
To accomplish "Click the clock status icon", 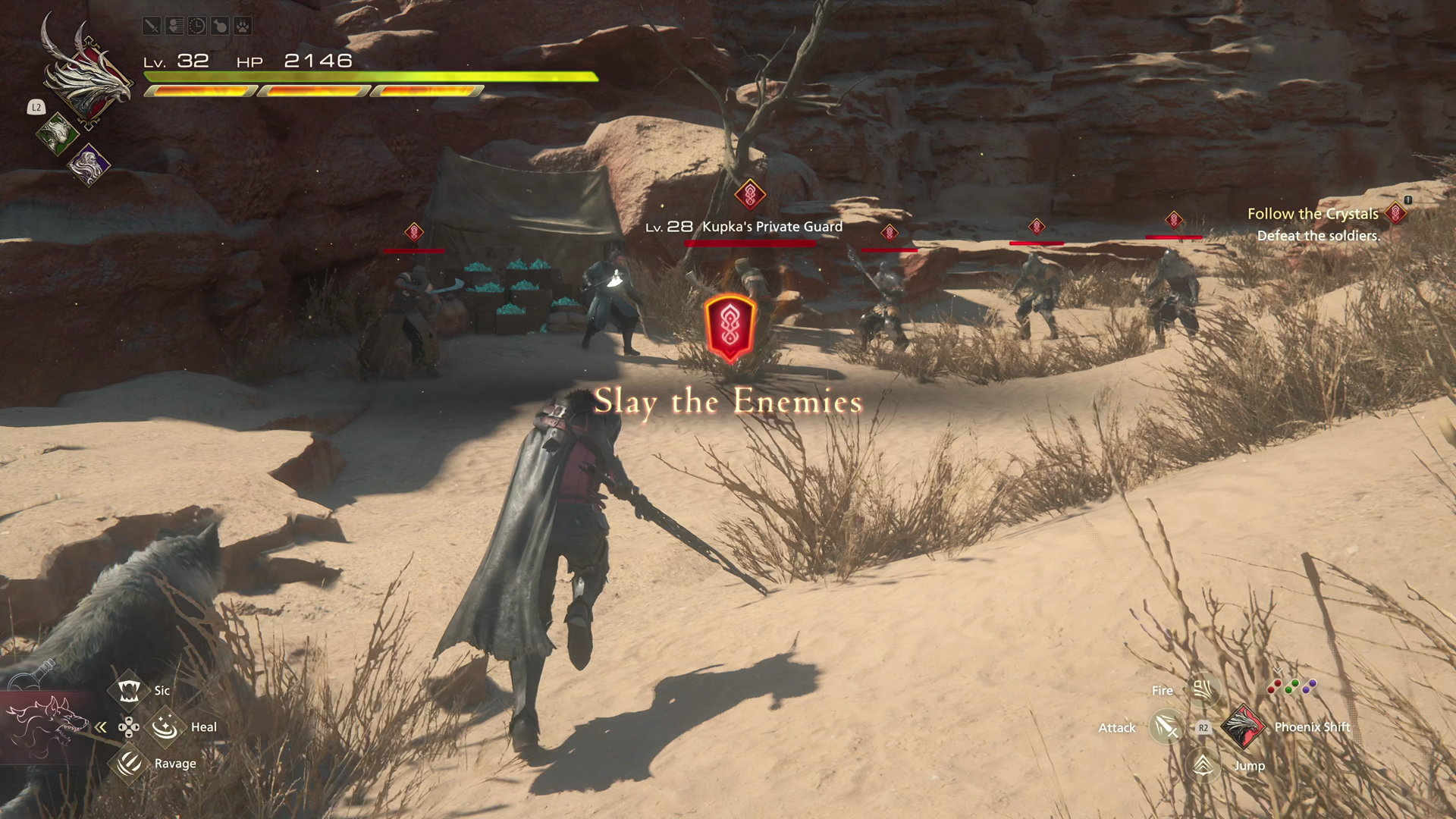I will tap(197, 27).
